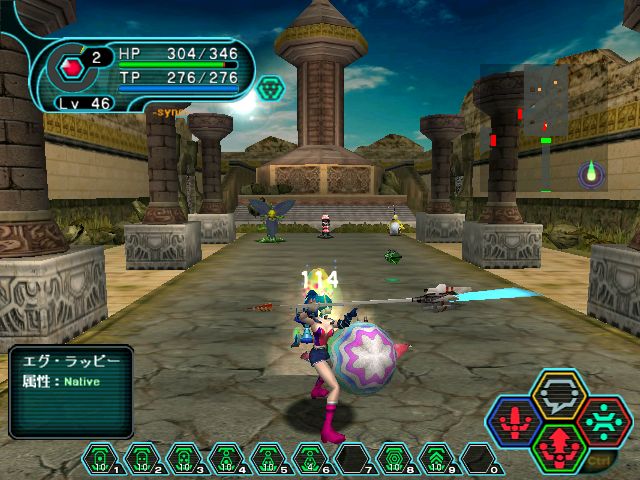
Task: Use hotbar slot 6 item
Action: [309, 457]
